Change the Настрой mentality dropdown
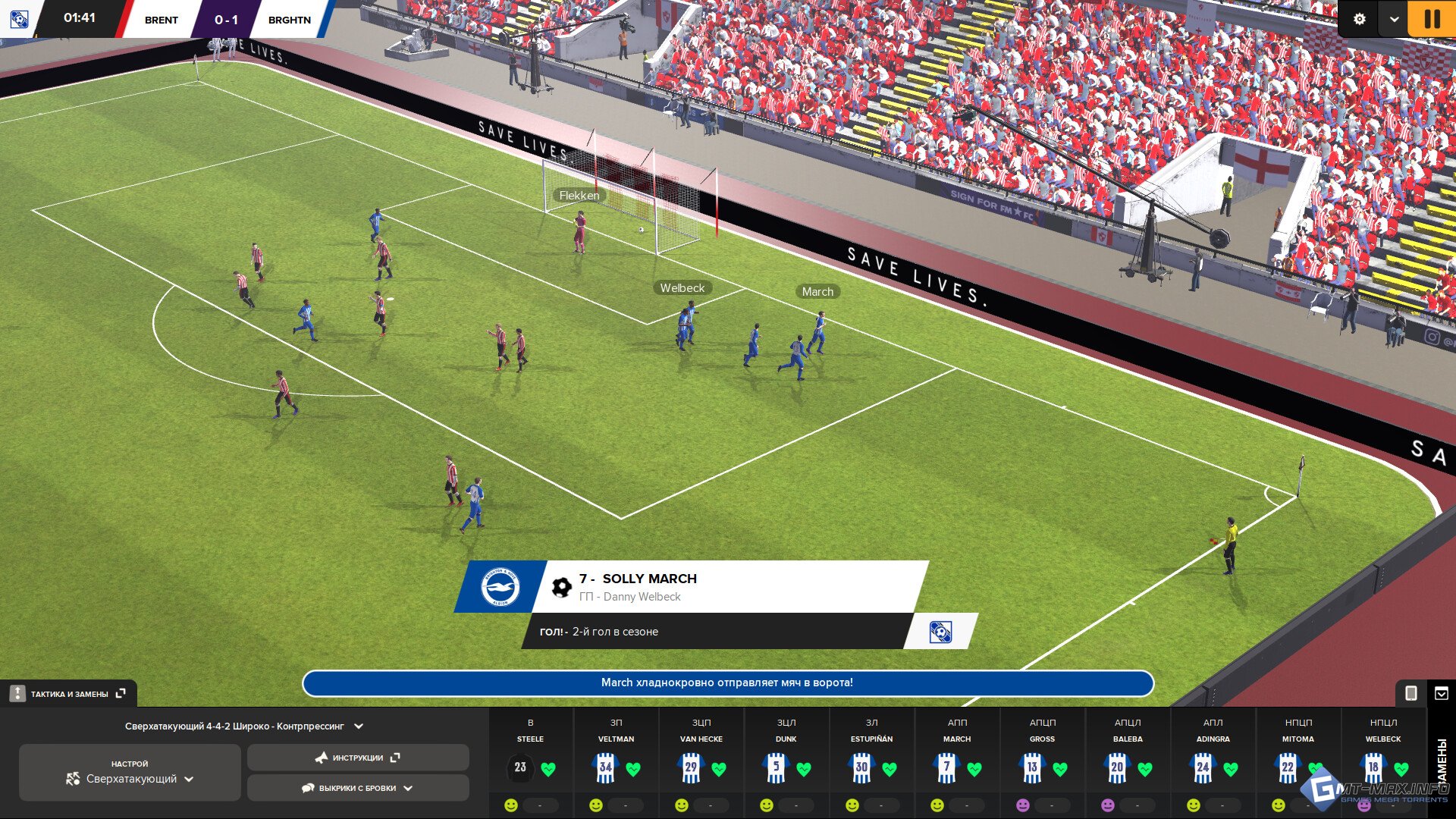The image size is (1456, 819). tap(130, 773)
